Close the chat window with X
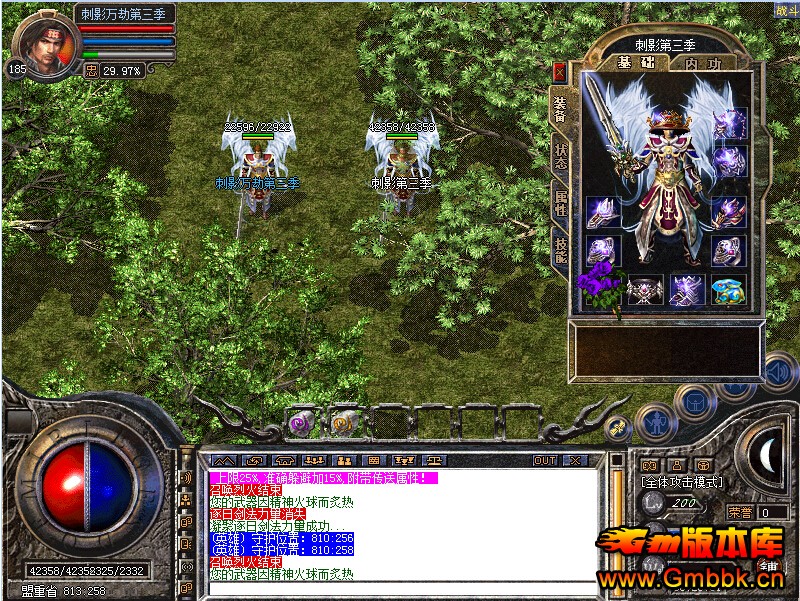Screen dimensions: 800x601 tap(575, 460)
